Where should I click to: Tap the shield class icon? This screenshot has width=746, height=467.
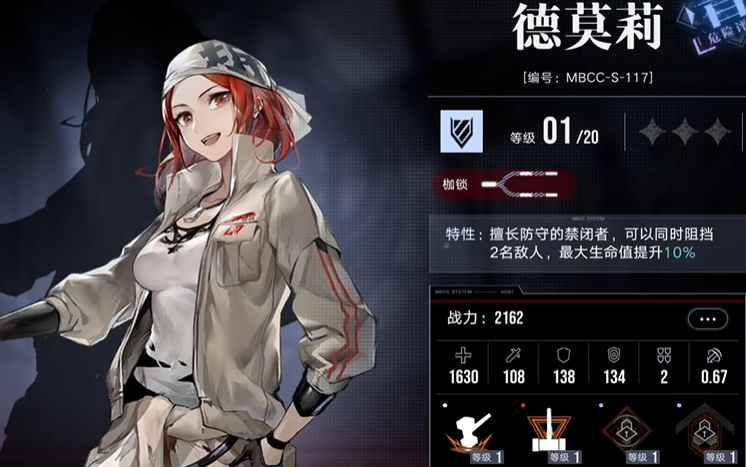[x=461, y=131]
